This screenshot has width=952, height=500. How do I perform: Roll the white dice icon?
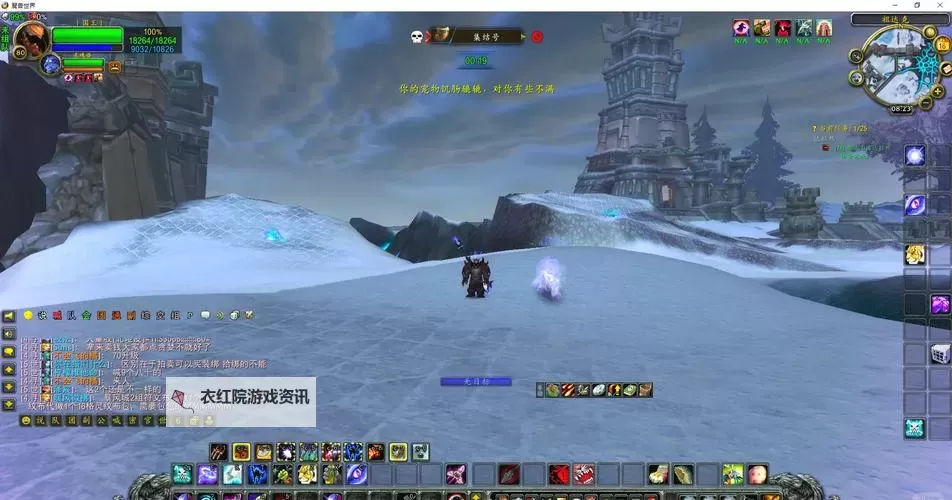(940, 353)
